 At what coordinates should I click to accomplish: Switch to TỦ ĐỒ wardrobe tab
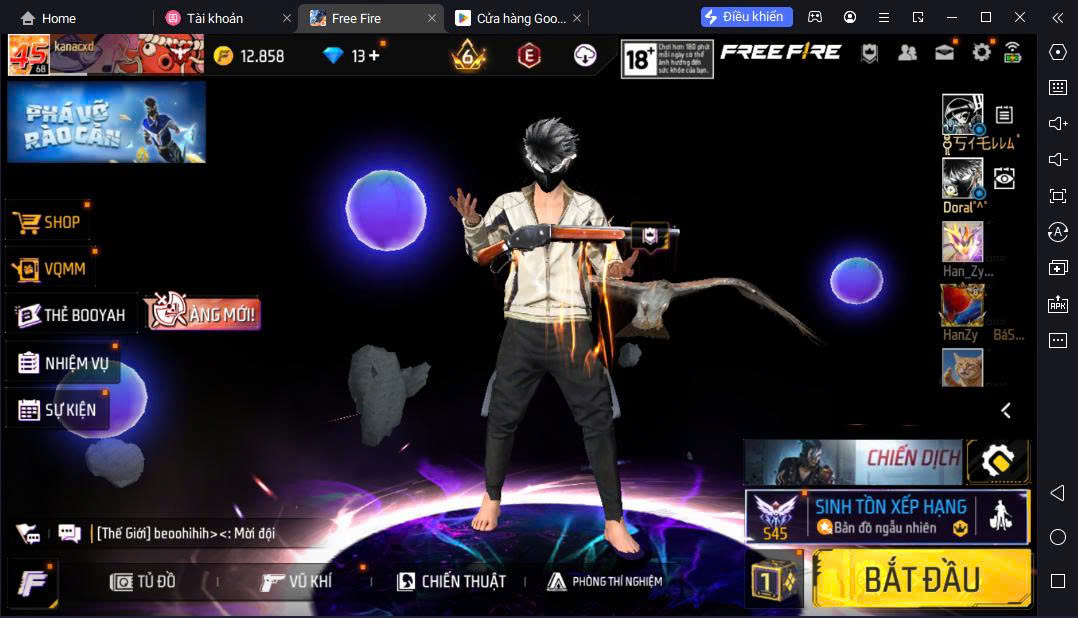coord(143,581)
